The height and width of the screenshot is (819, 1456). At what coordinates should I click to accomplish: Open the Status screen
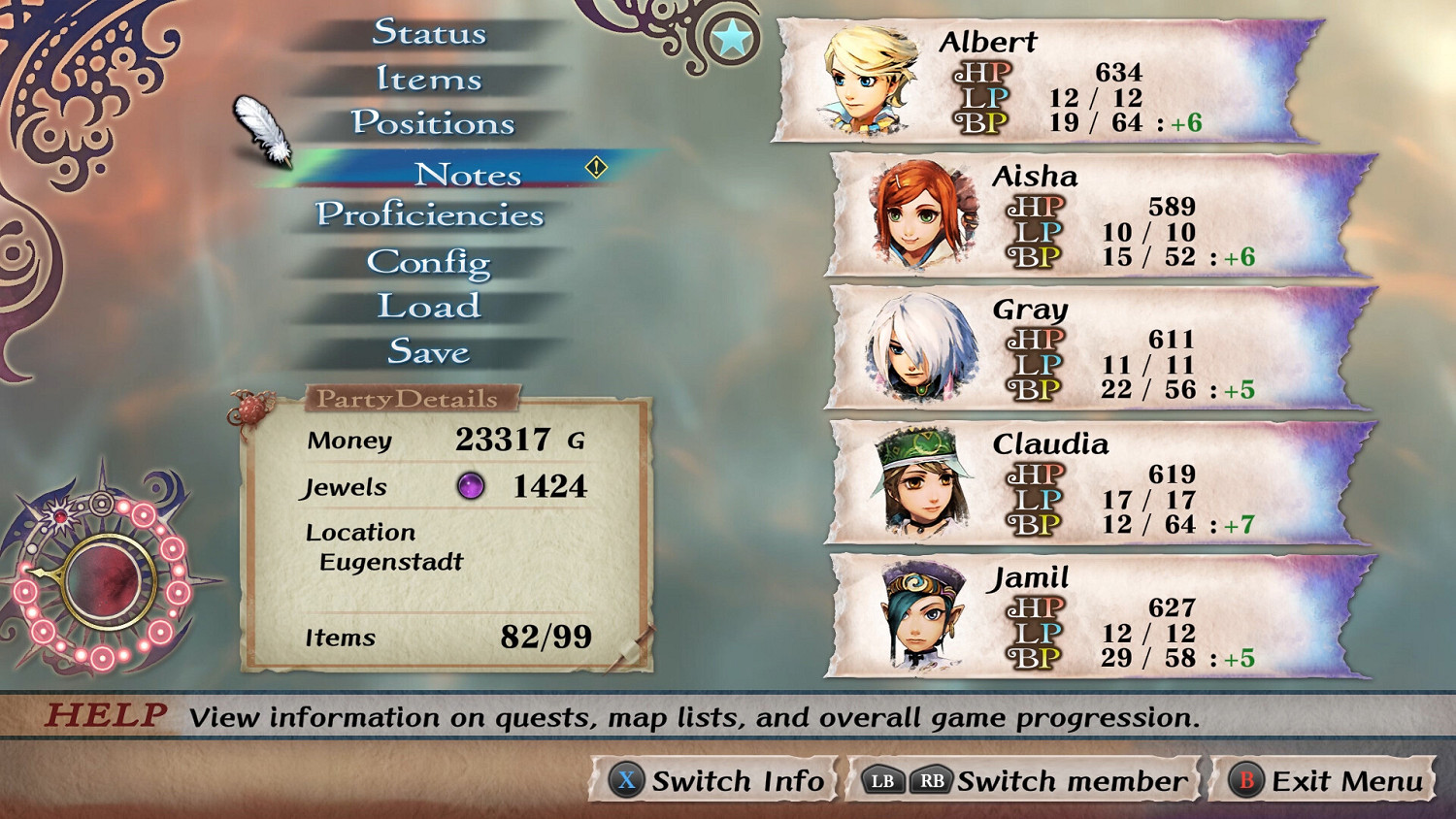pos(430,33)
